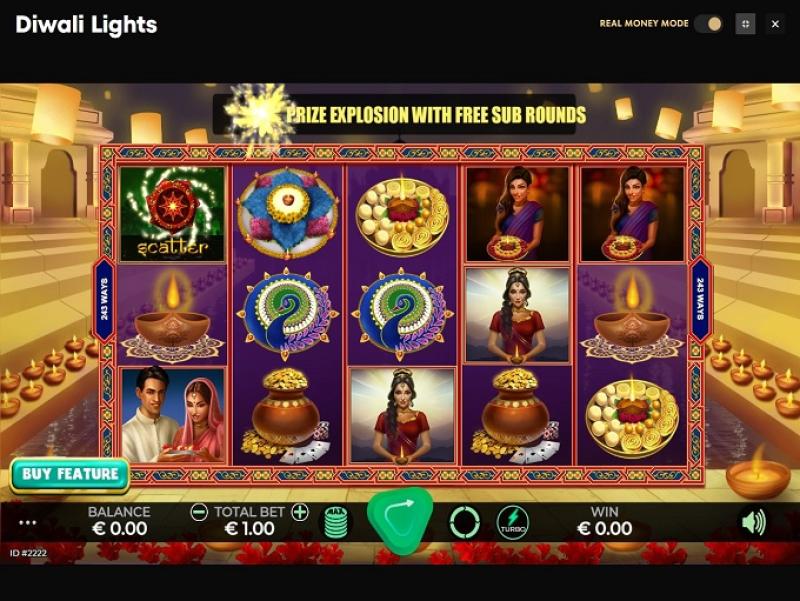Enter fullscreen mode

745,24
